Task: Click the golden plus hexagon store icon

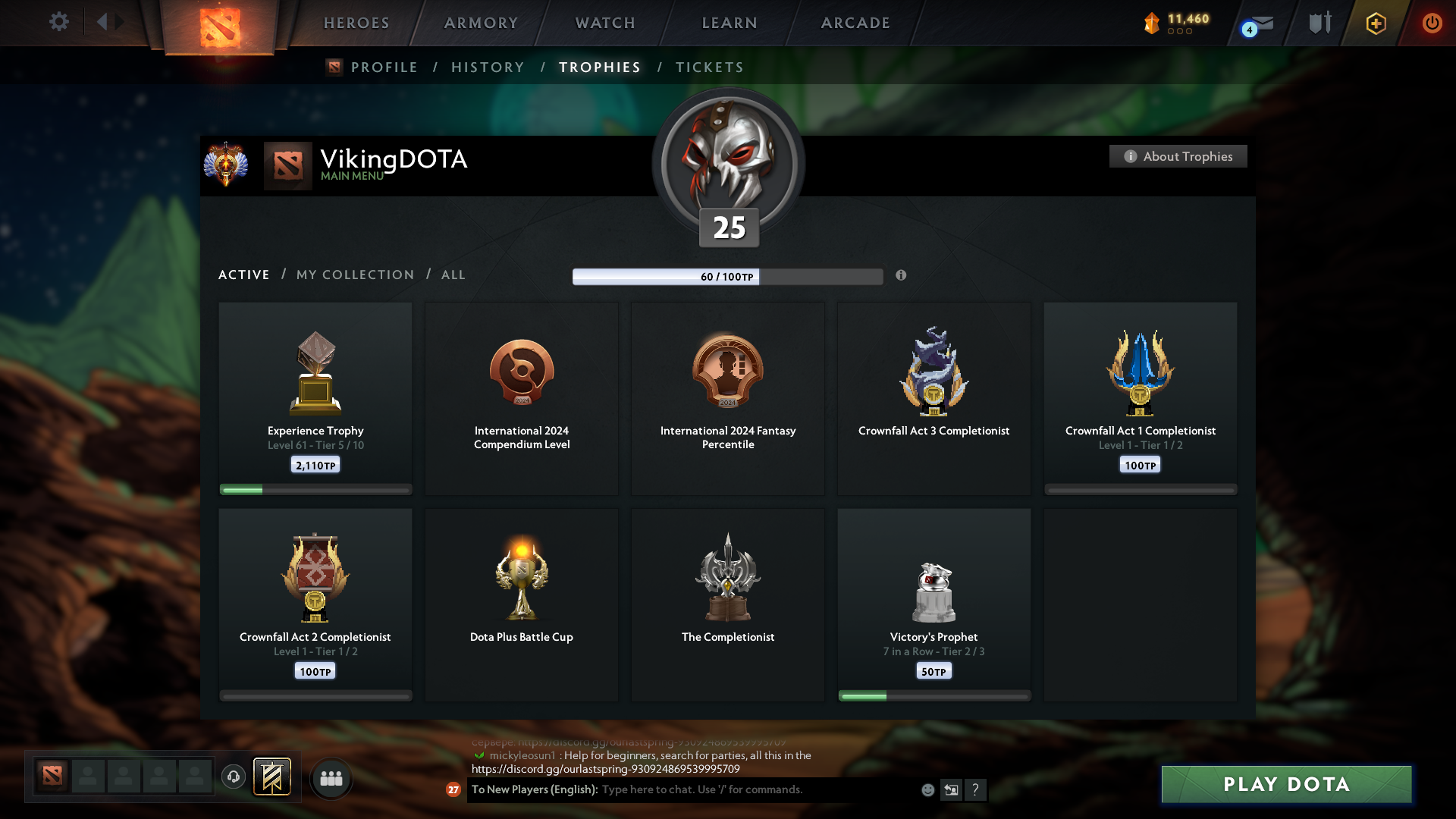Action: pos(1375,23)
